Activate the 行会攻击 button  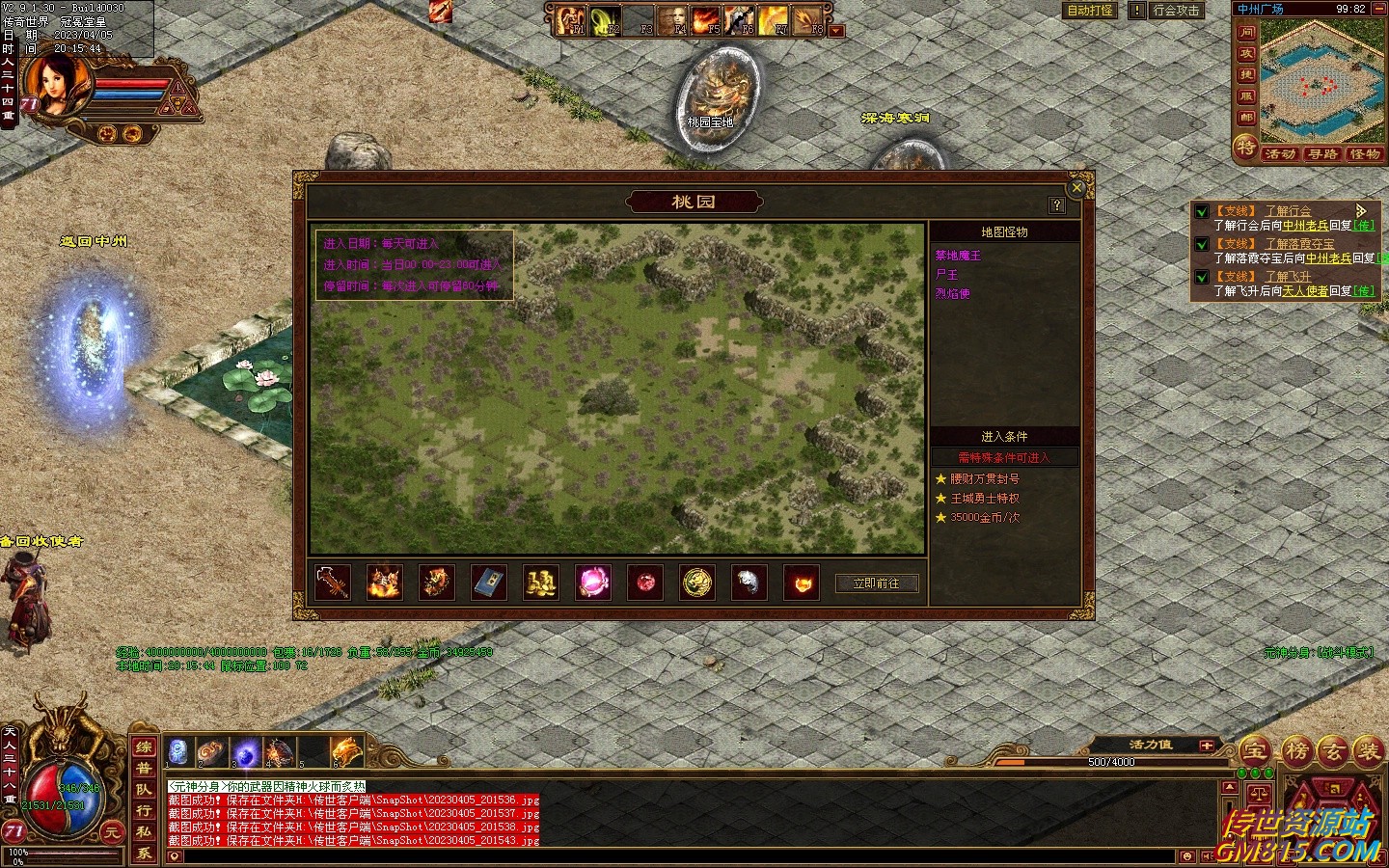[1176, 11]
